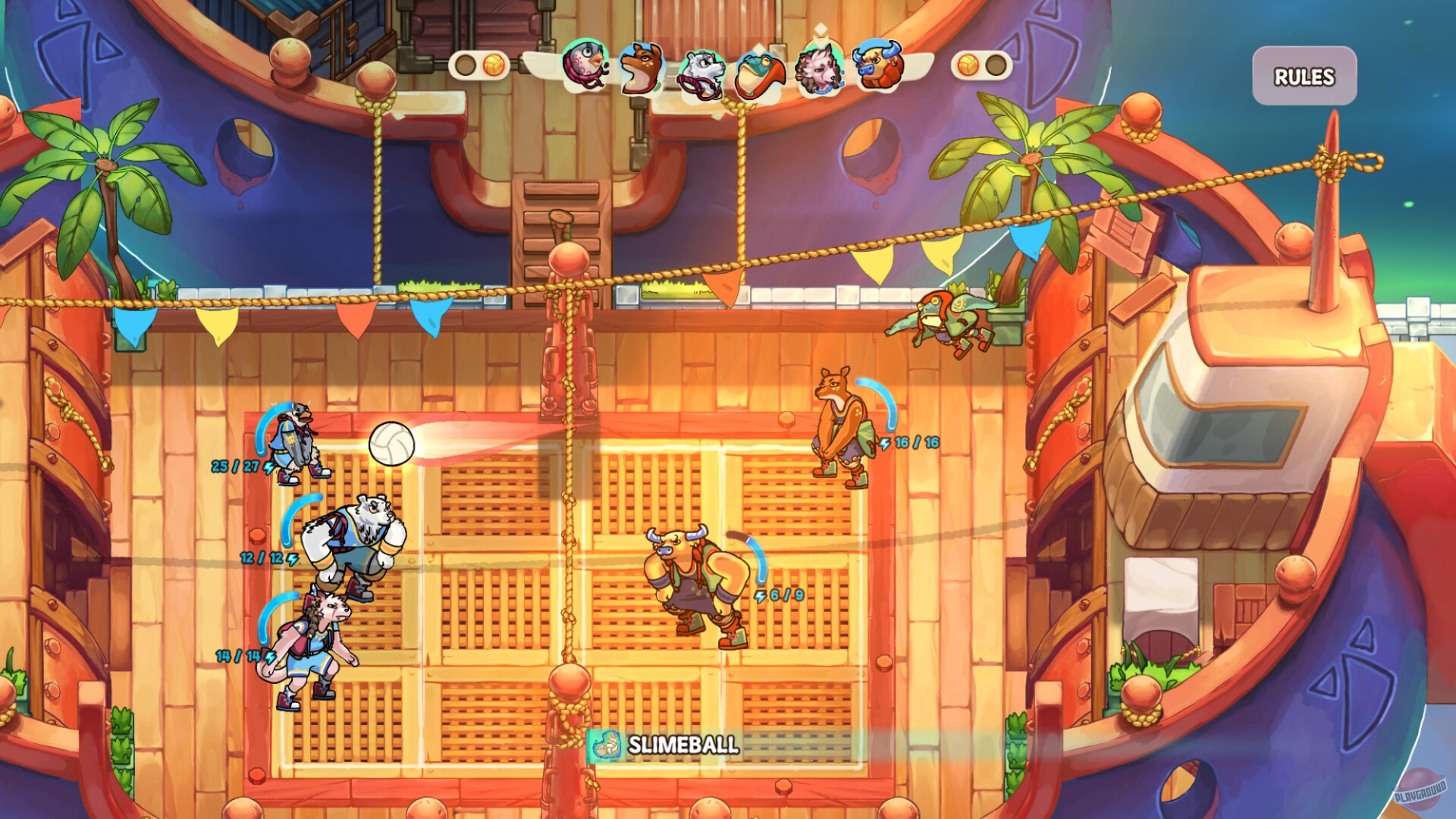The height and width of the screenshot is (819, 1456).
Task: Click the diamond marker above the wolf portrait
Action: pos(821,29)
